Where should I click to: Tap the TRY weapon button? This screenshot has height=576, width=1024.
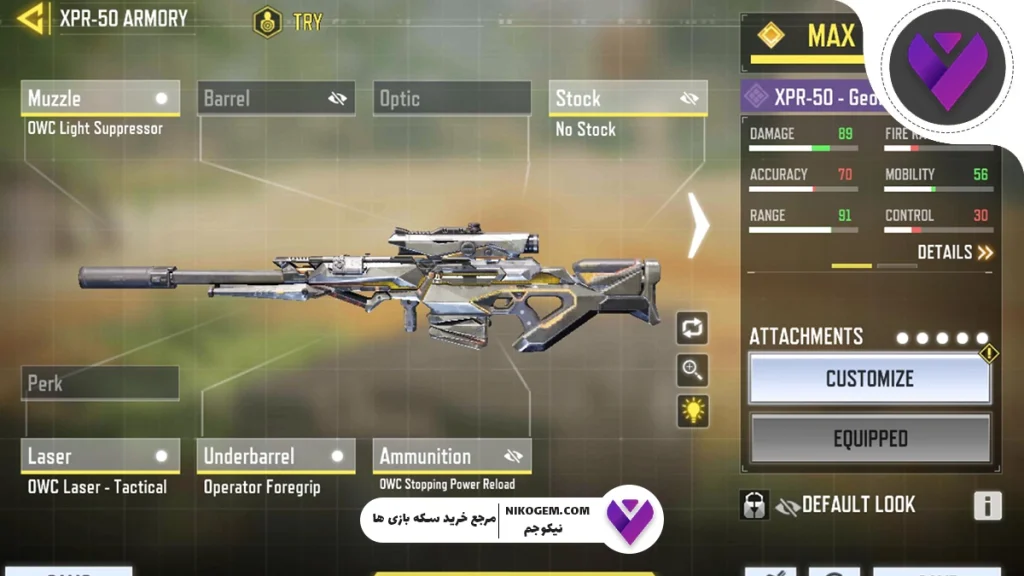coord(289,21)
